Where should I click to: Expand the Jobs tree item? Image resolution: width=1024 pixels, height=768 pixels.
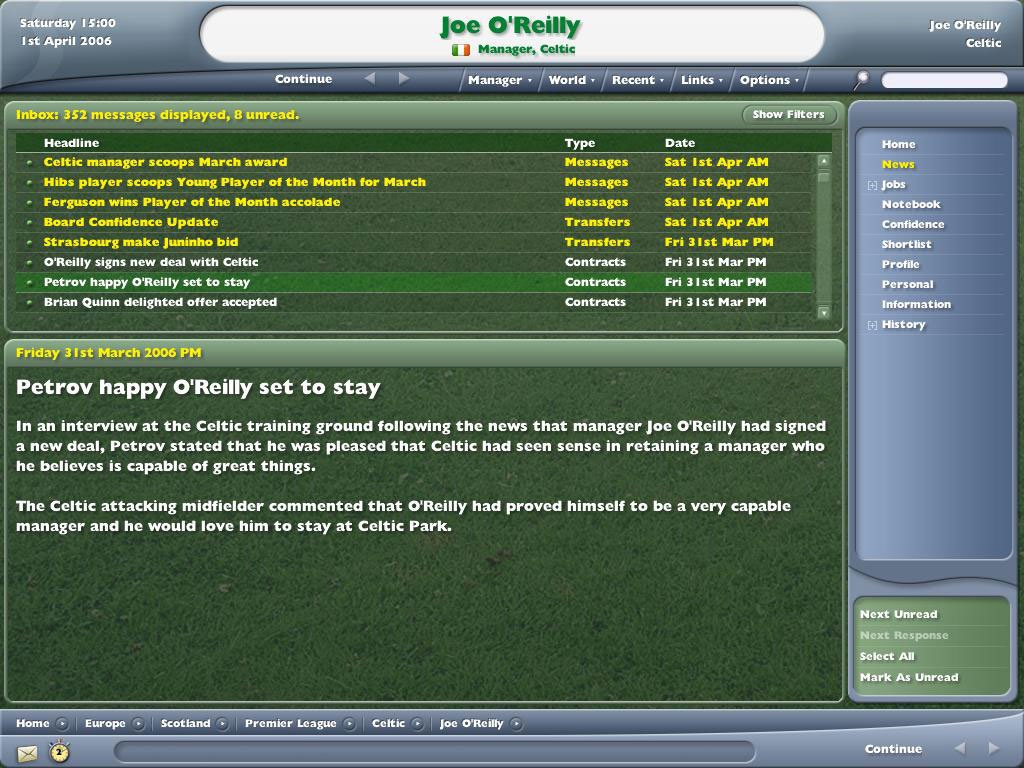click(x=873, y=185)
